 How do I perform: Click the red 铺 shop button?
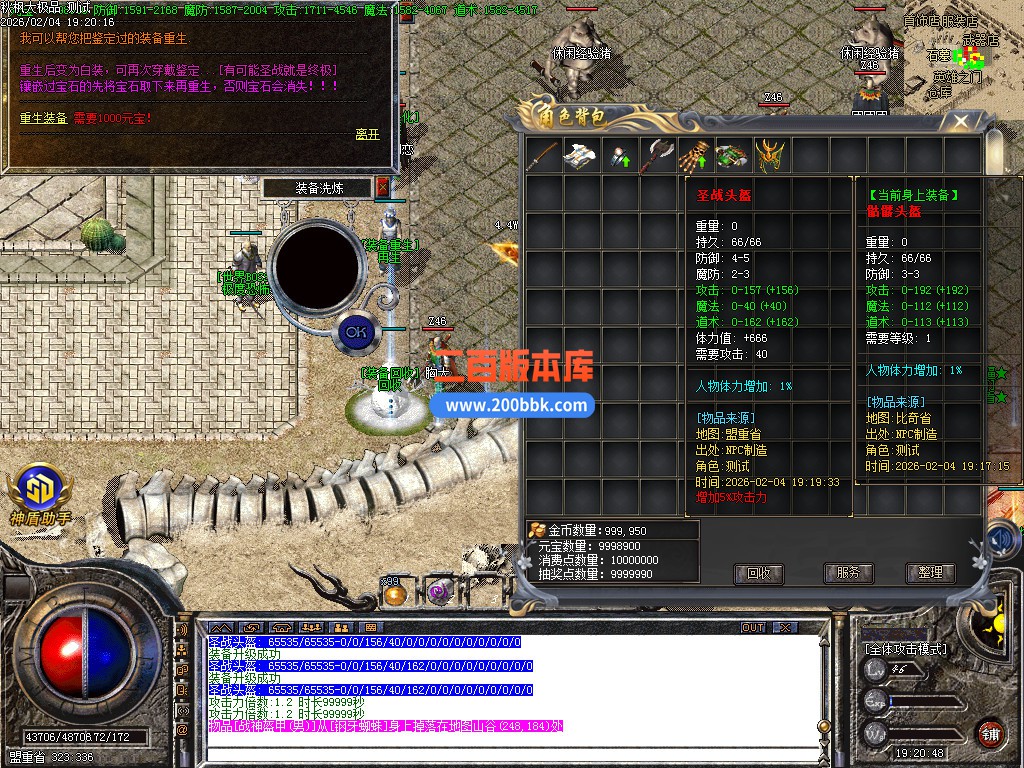tap(989, 733)
